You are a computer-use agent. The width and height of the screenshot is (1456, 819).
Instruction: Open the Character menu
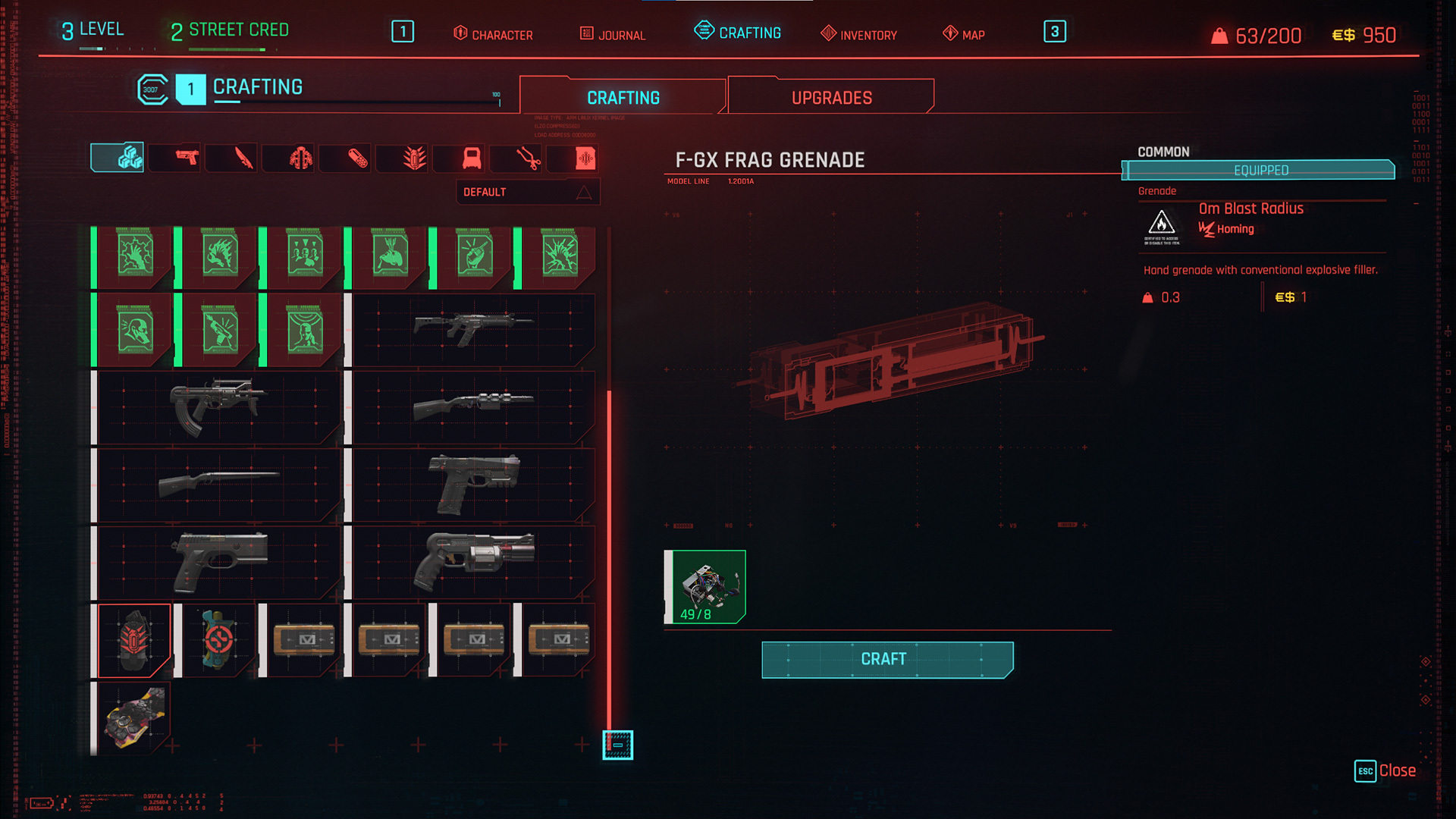494,34
